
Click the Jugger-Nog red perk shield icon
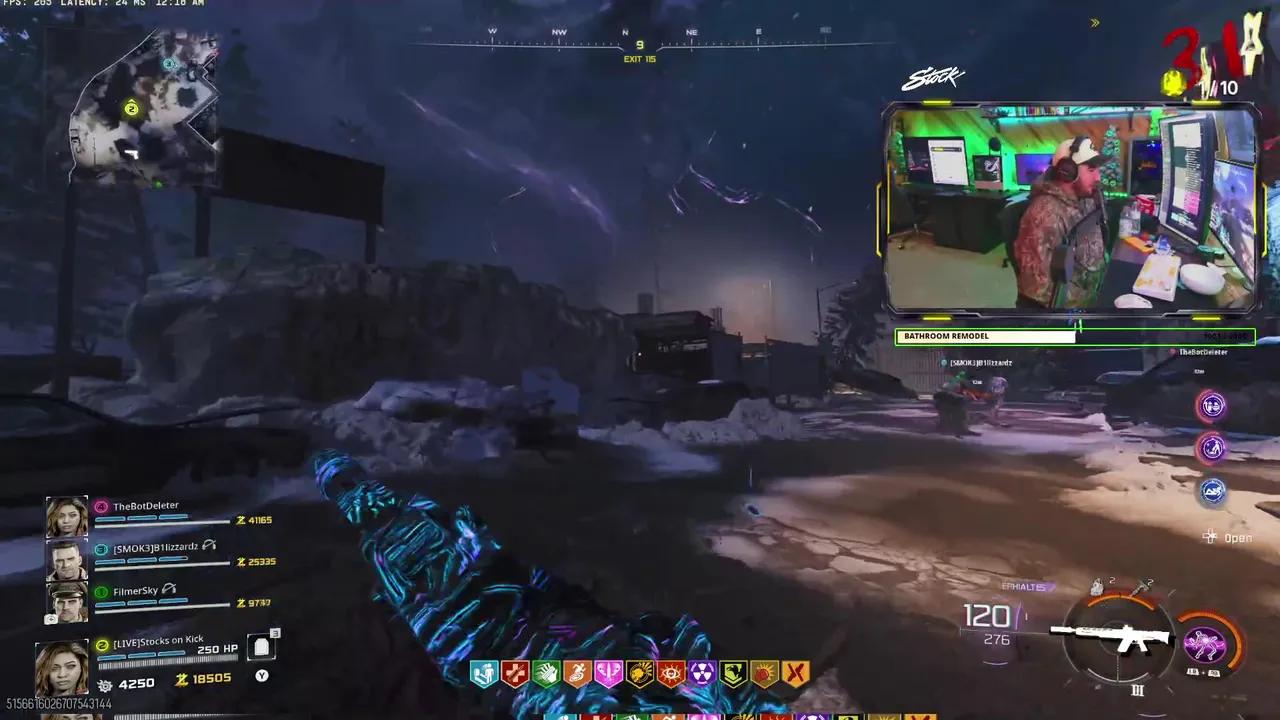[514, 673]
